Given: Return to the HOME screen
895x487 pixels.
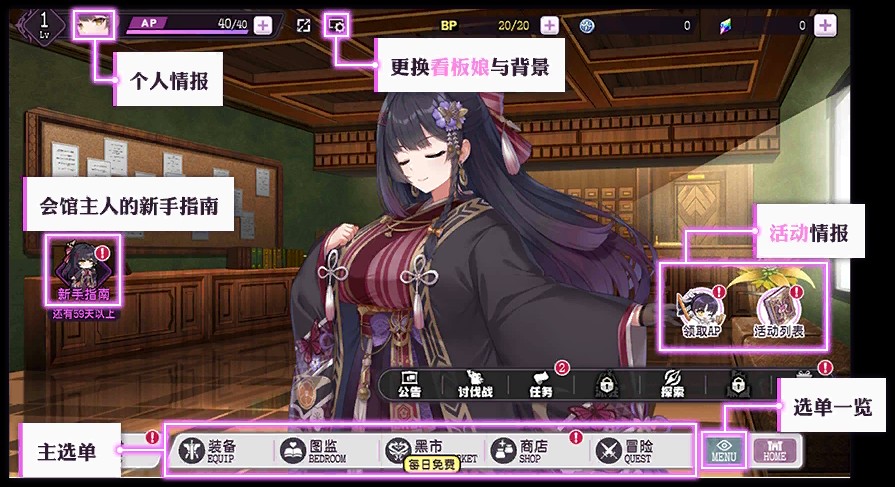Looking at the screenshot, I should tap(774, 451).
